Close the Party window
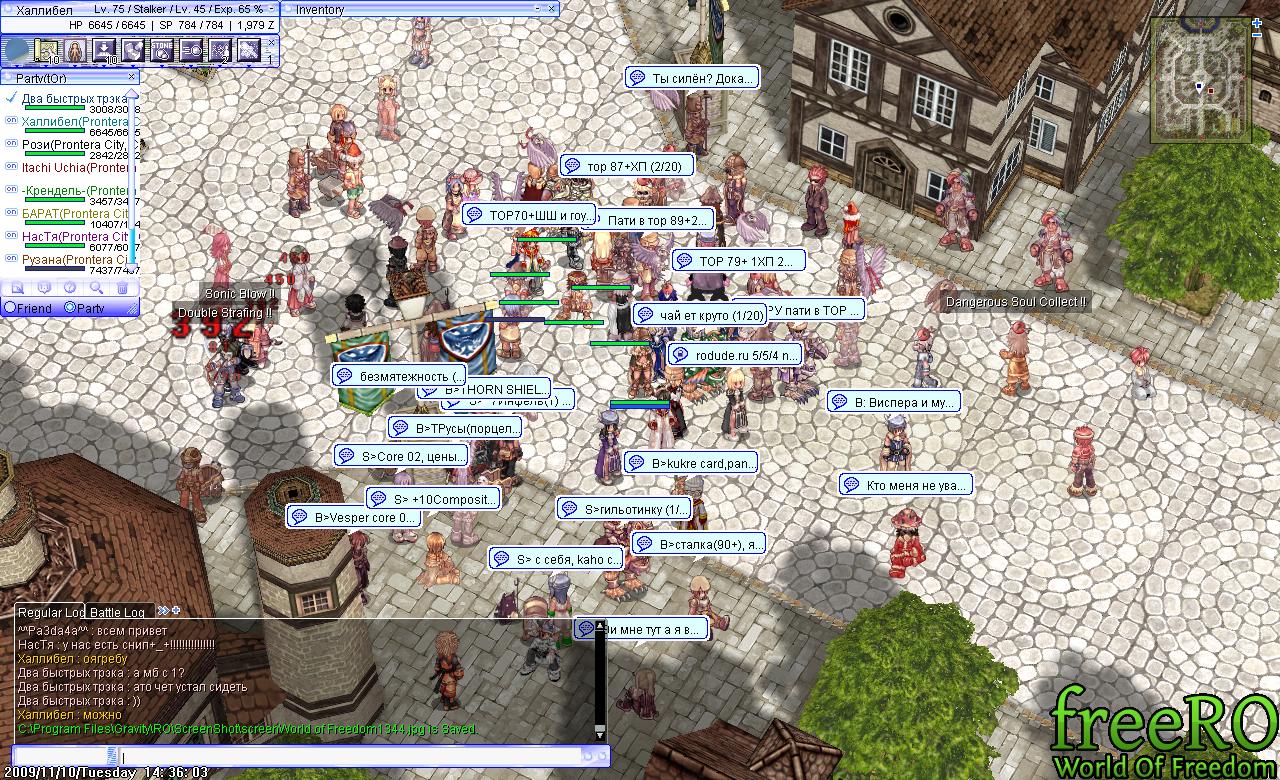Screen dimensions: 1280x780 coord(131,77)
